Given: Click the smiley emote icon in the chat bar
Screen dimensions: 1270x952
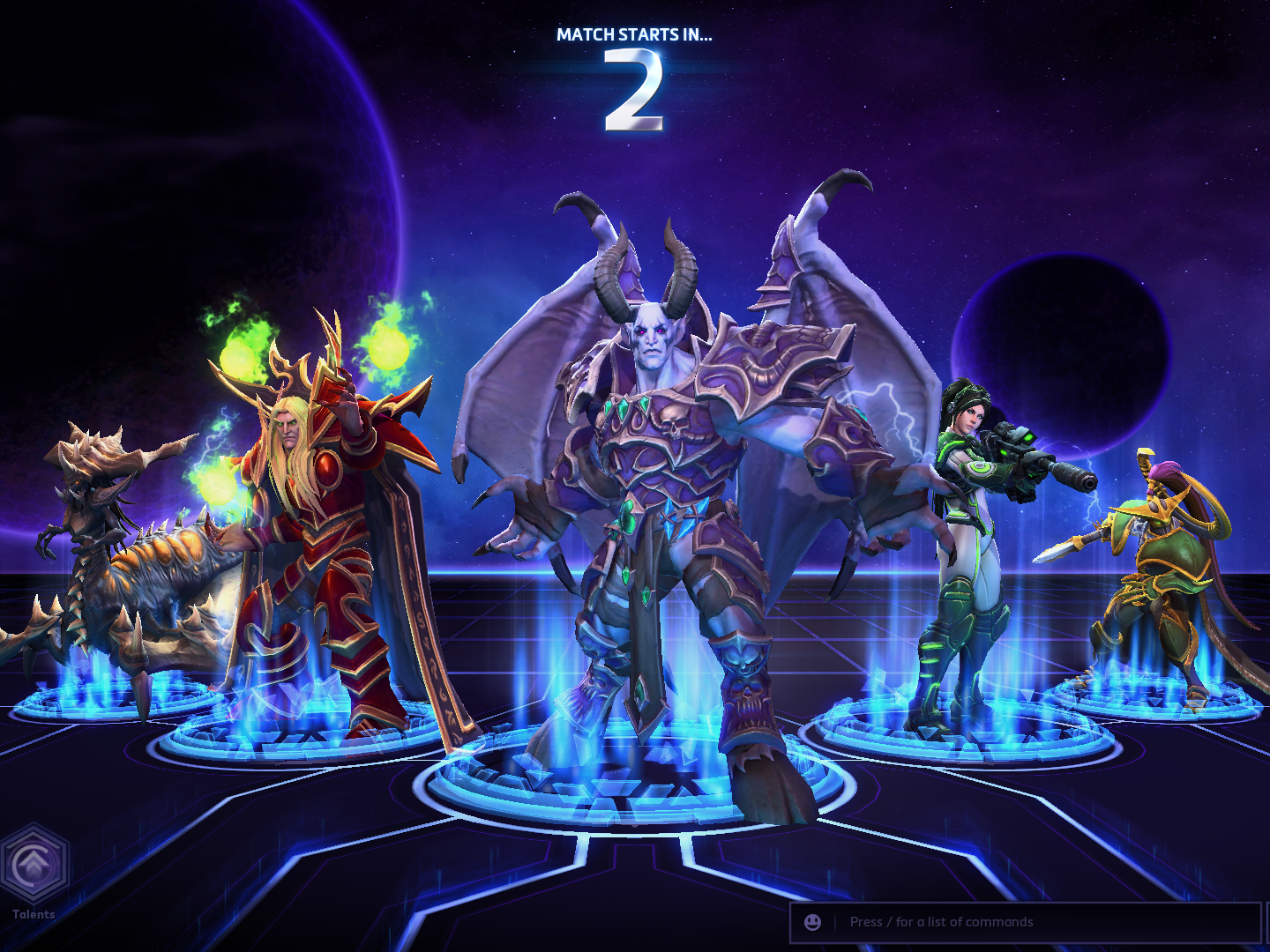Looking at the screenshot, I should (x=811, y=922).
